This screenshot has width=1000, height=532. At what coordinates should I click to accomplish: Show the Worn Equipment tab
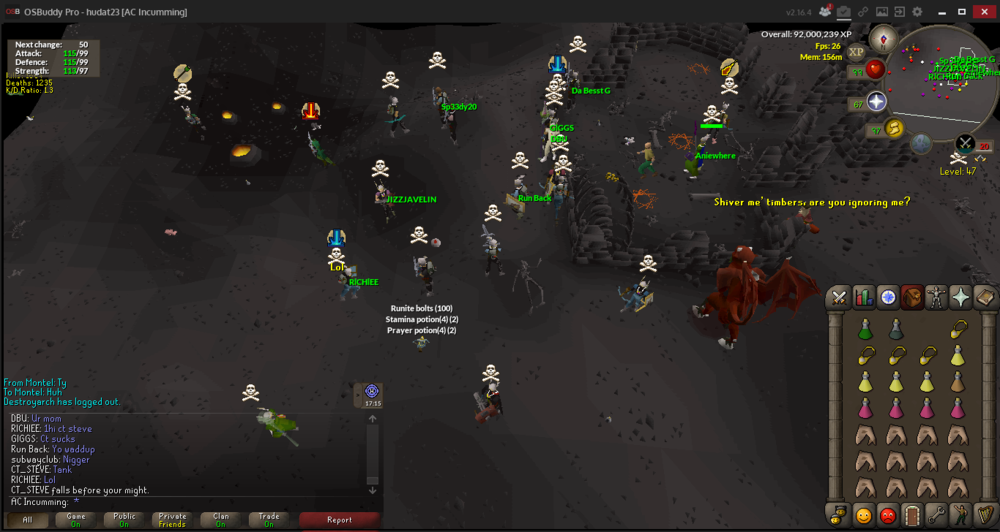pos(936,297)
